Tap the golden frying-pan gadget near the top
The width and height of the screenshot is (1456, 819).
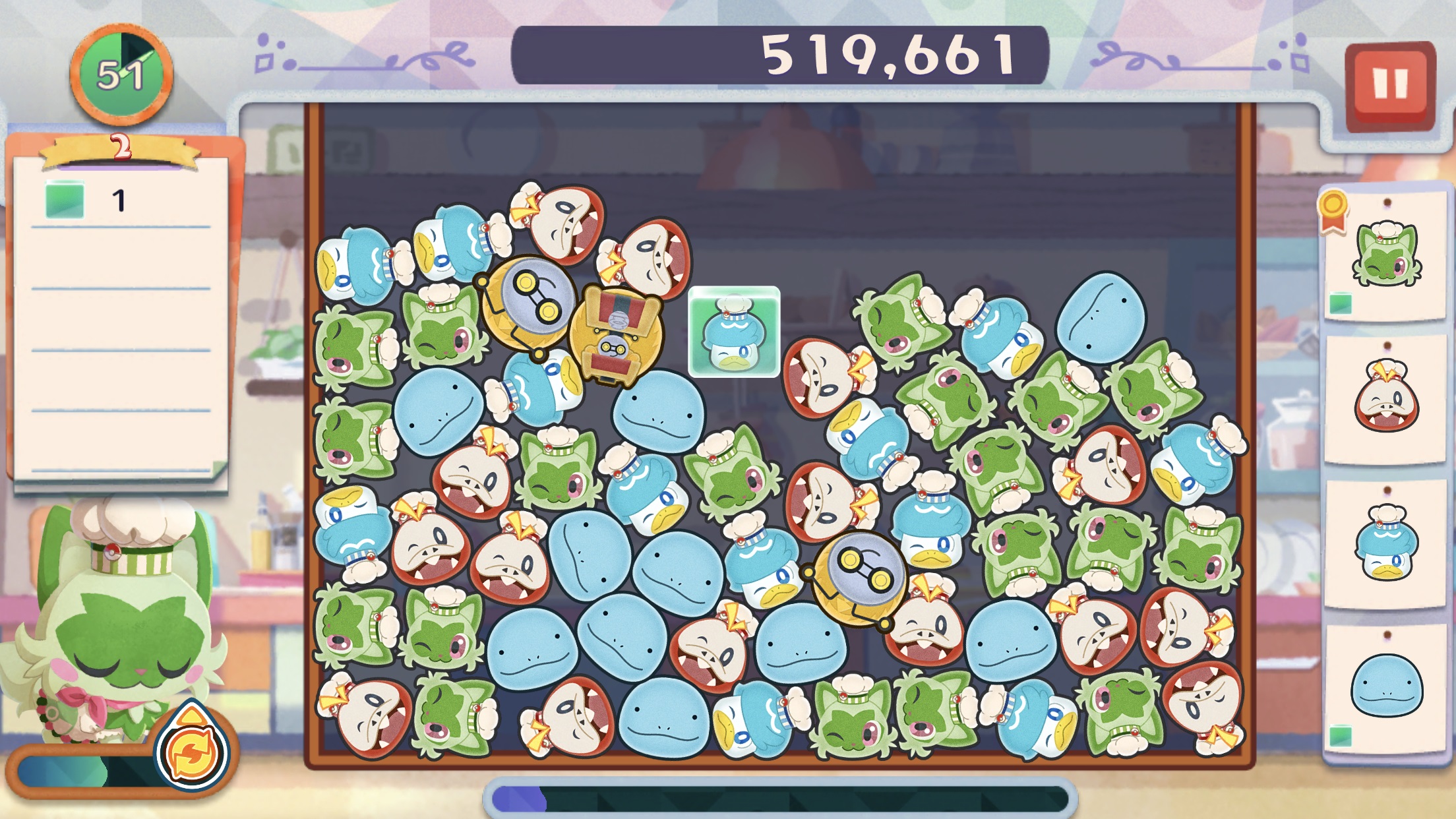point(531,310)
